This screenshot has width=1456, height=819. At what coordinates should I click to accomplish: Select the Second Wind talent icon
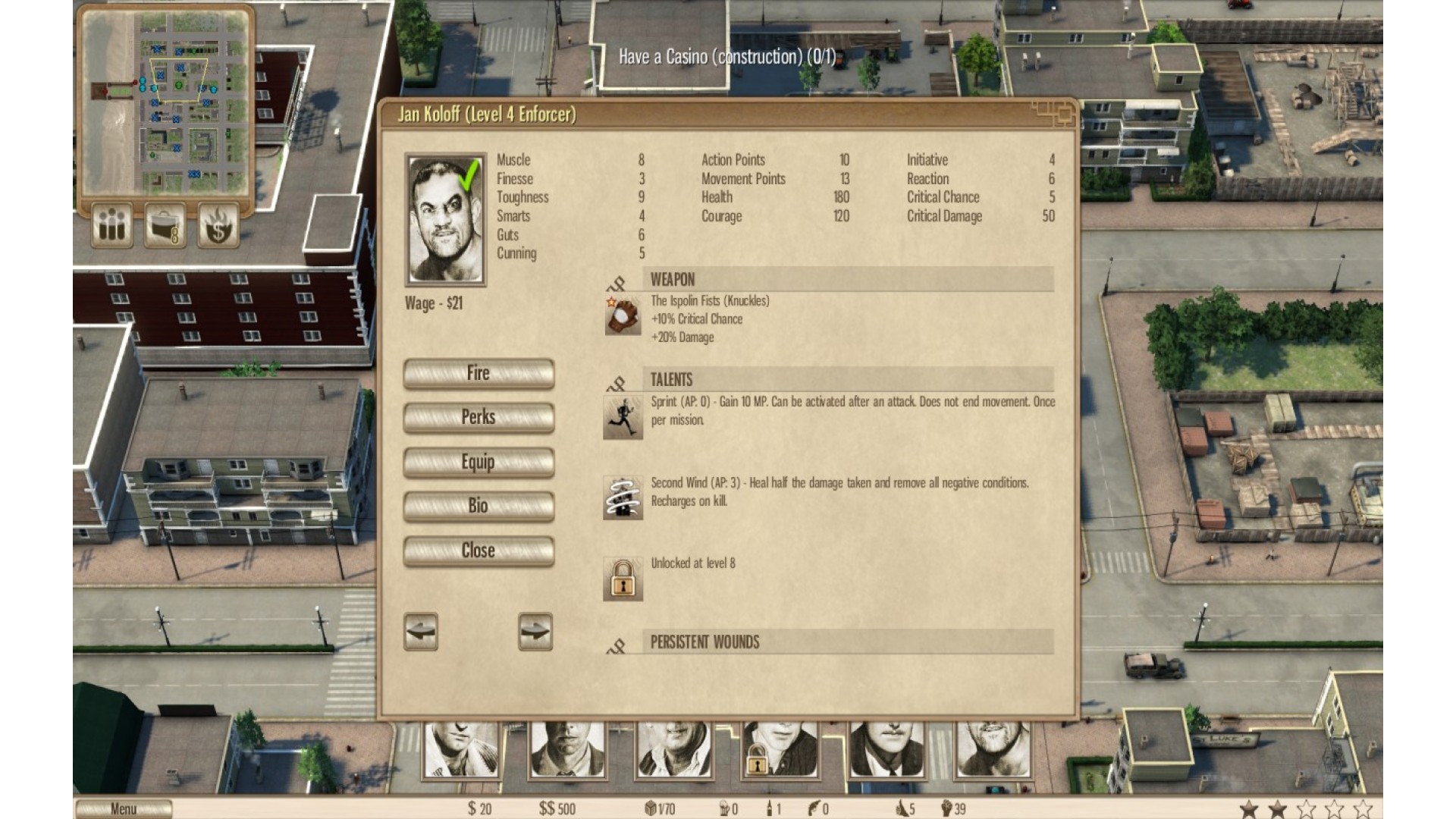623,498
